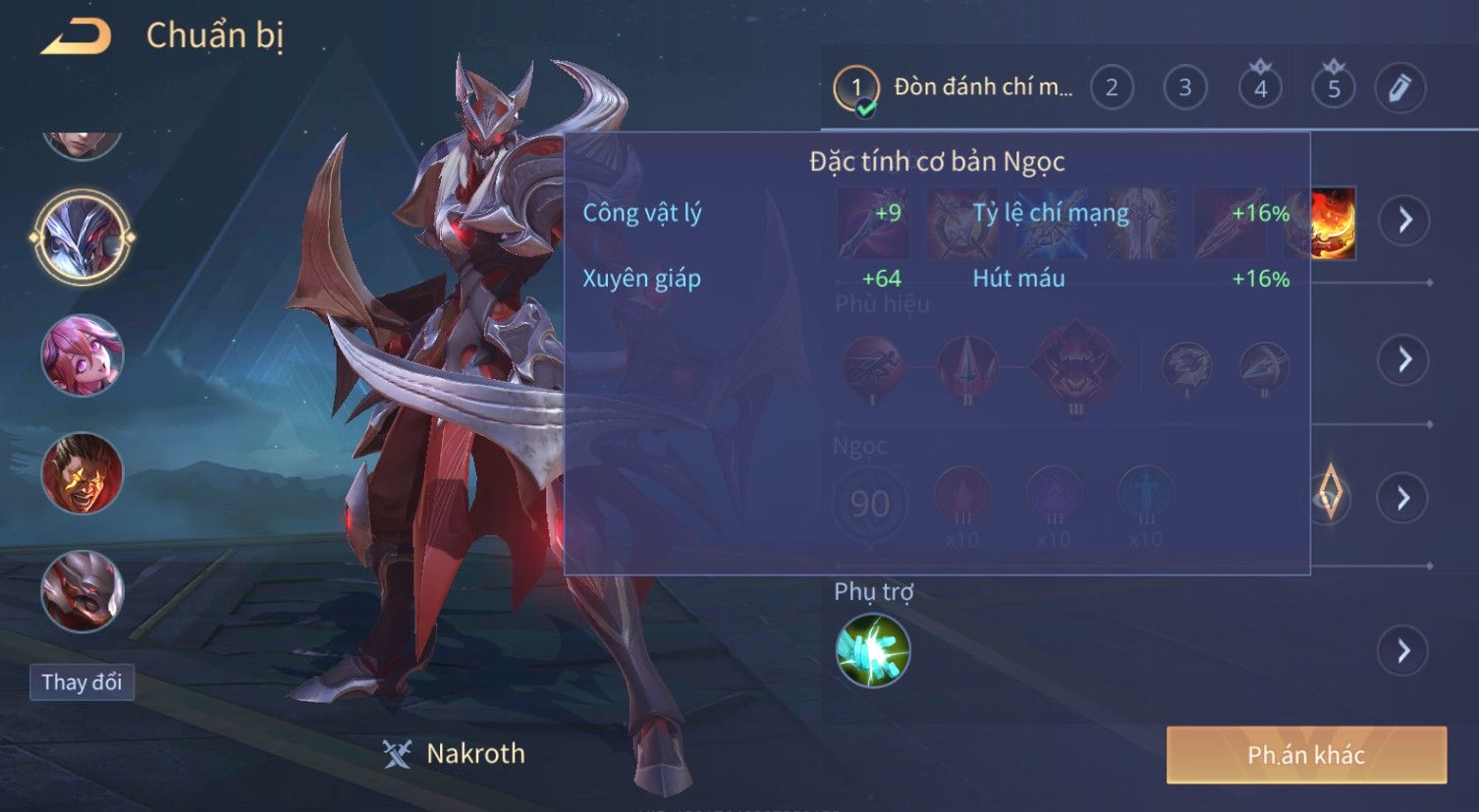Edit the loadout with the pencil icon

coord(1399,88)
